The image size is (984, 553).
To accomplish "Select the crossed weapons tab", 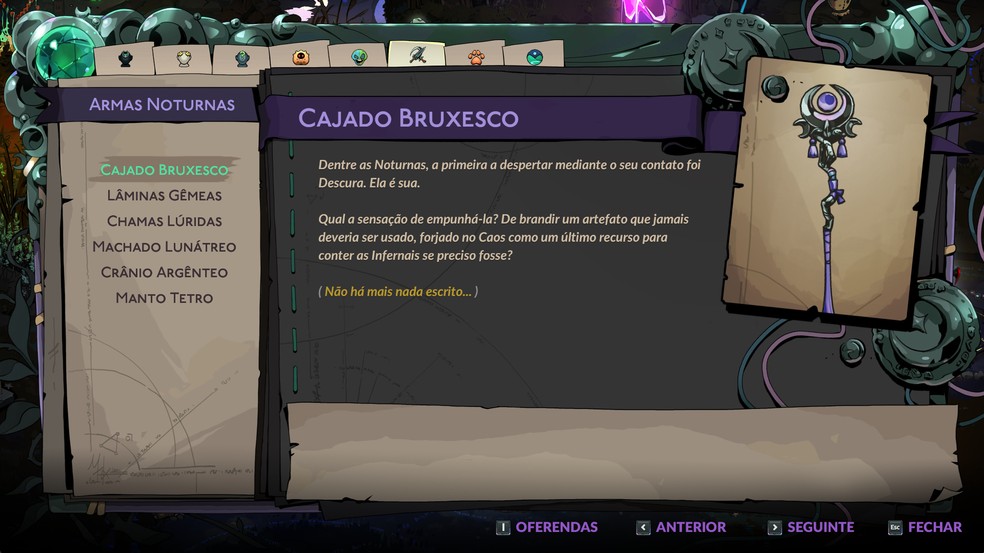I will (x=417, y=55).
